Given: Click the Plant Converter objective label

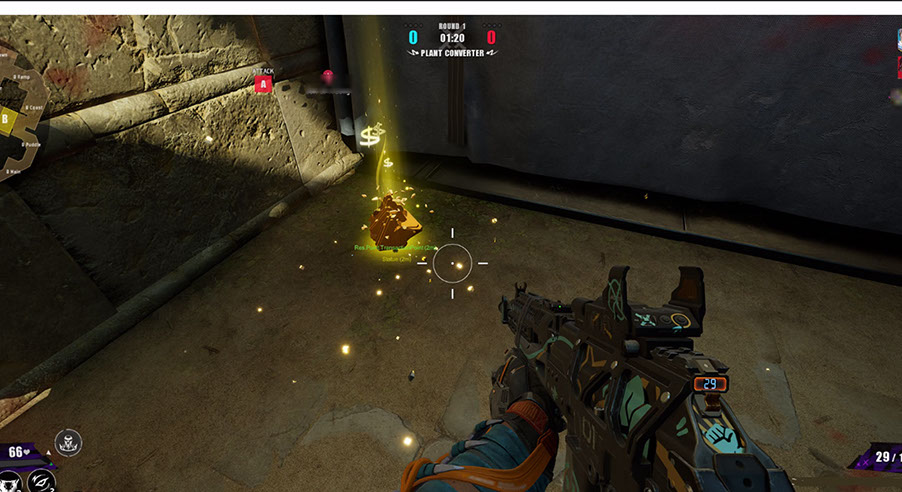Looking at the screenshot, I should [x=452, y=53].
